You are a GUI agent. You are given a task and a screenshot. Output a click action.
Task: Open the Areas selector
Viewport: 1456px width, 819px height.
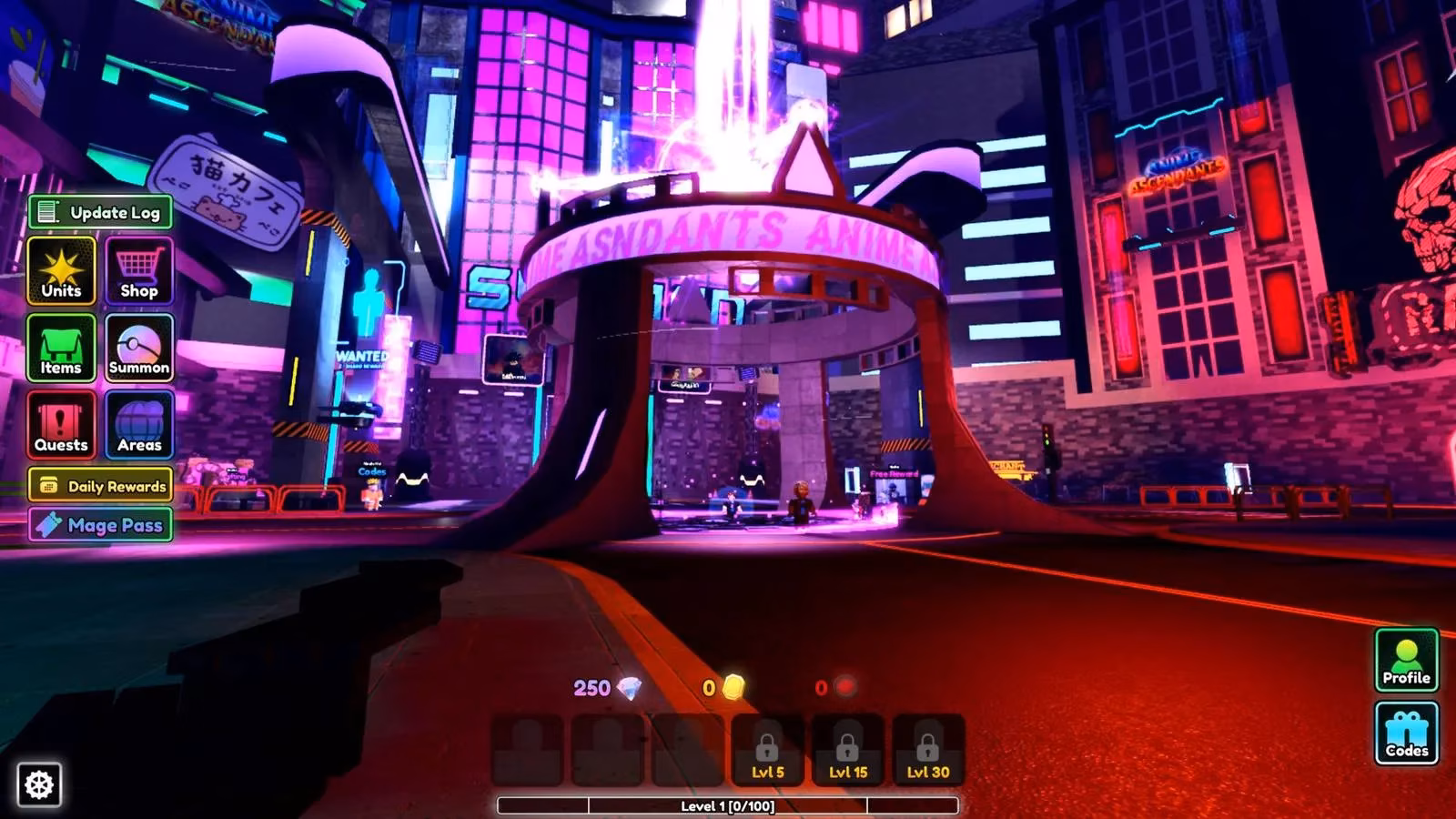pos(137,425)
